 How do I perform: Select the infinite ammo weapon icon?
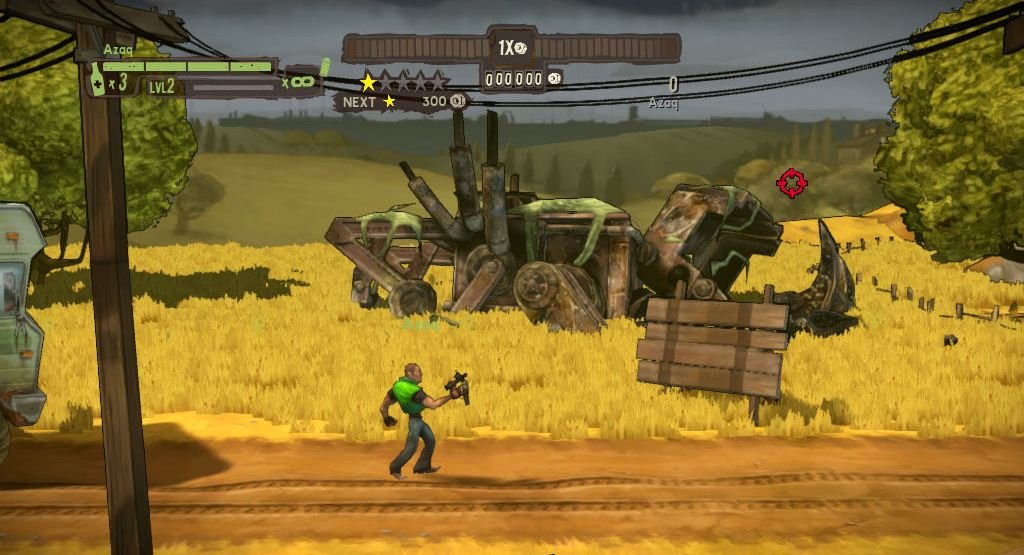pyautogui.click(x=302, y=80)
